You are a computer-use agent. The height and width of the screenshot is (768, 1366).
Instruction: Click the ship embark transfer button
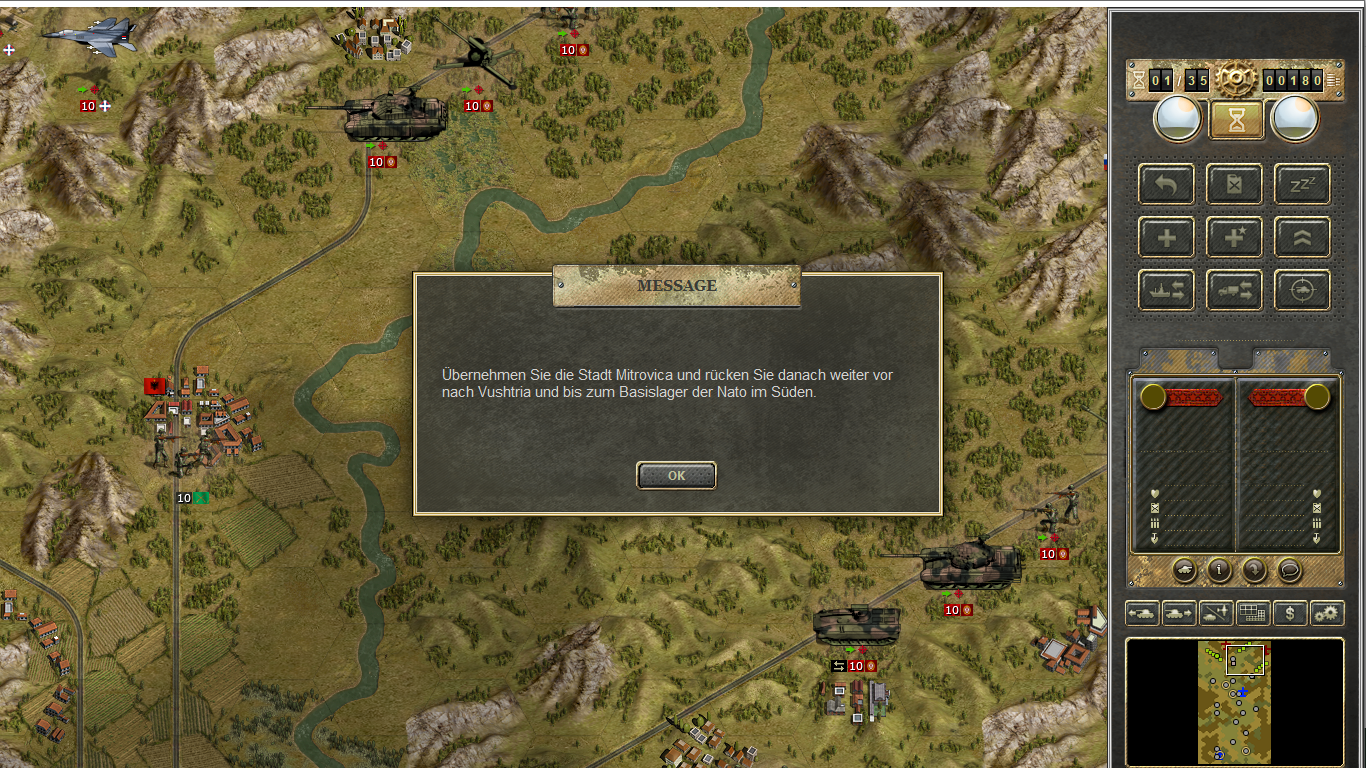1166,291
